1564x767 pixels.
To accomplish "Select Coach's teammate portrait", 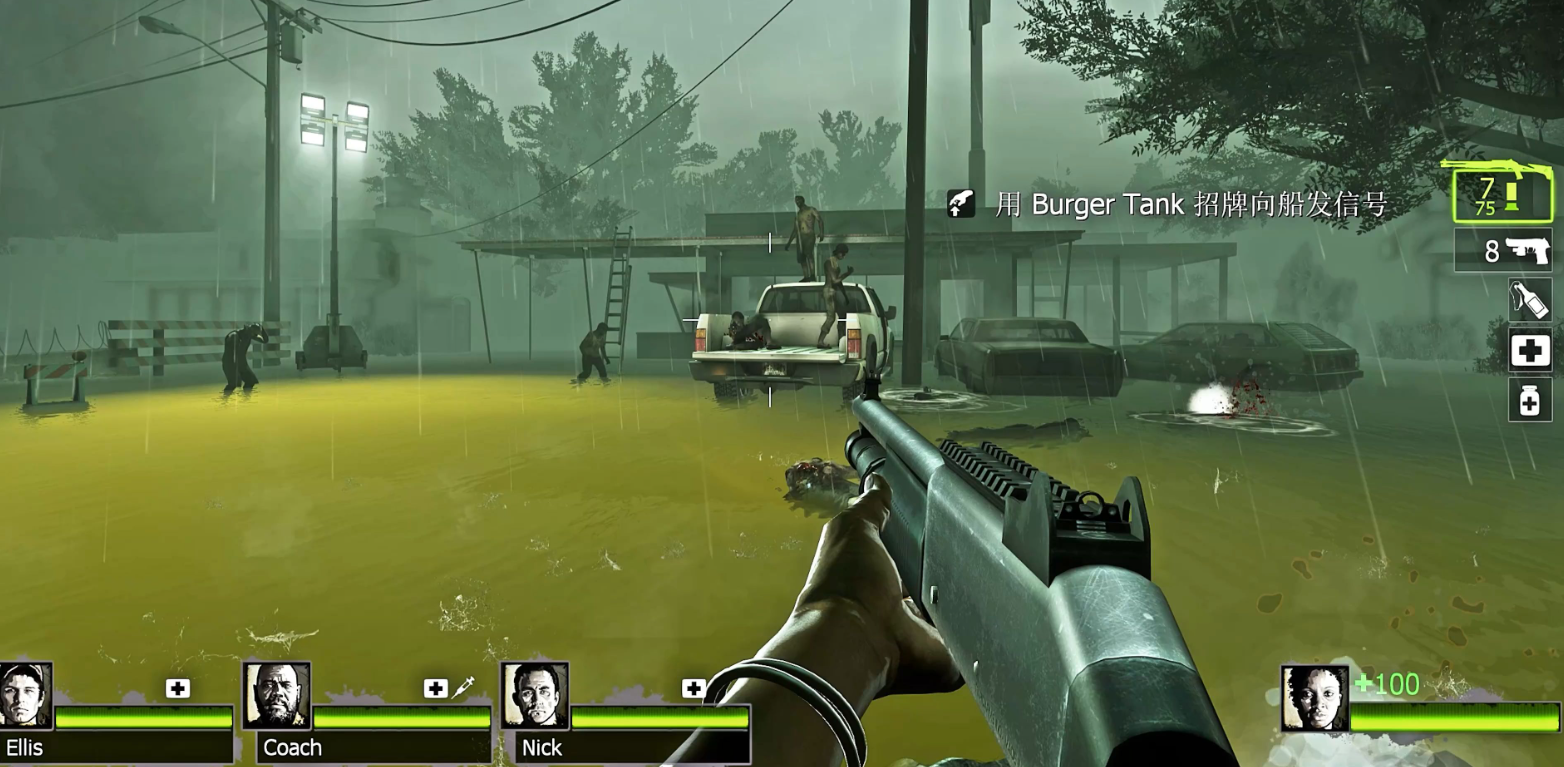I will (x=277, y=695).
